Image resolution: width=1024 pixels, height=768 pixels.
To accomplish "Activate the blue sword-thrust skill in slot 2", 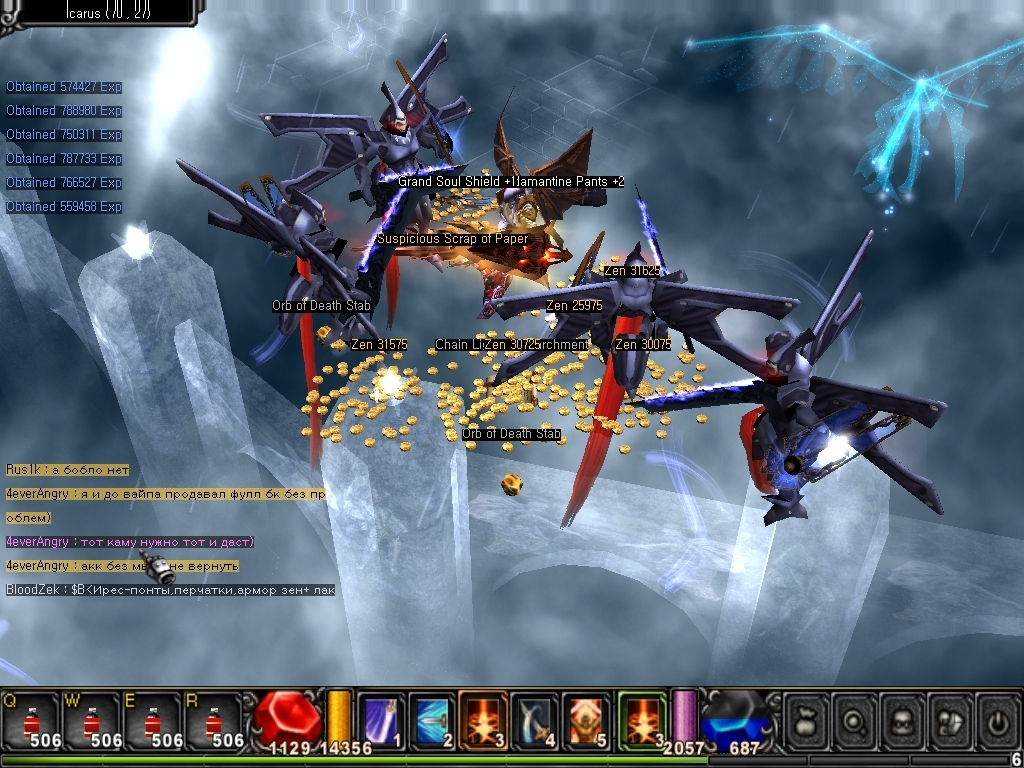I will (432, 719).
